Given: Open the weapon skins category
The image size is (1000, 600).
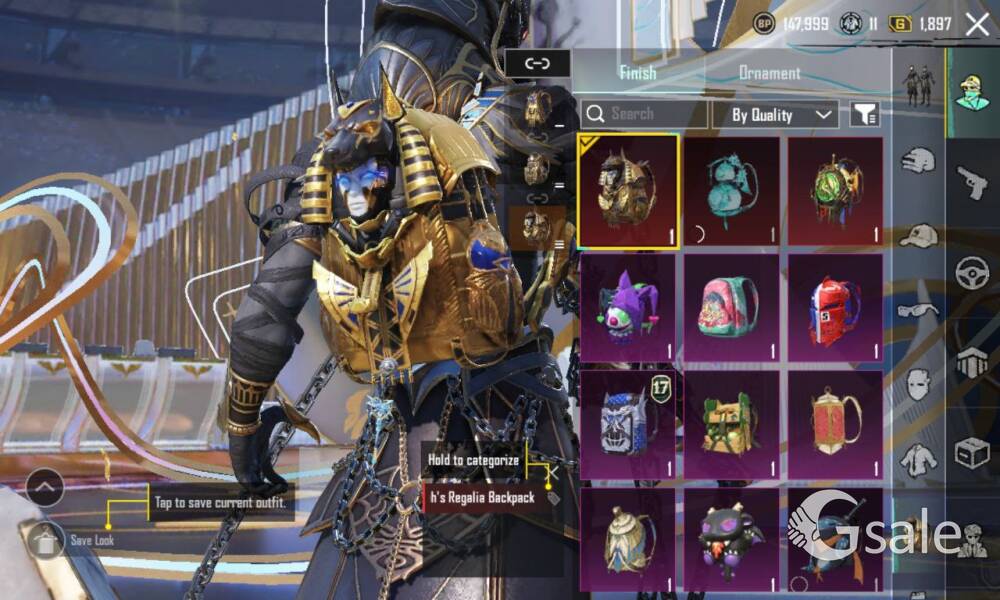Looking at the screenshot, I should [972, 182].
